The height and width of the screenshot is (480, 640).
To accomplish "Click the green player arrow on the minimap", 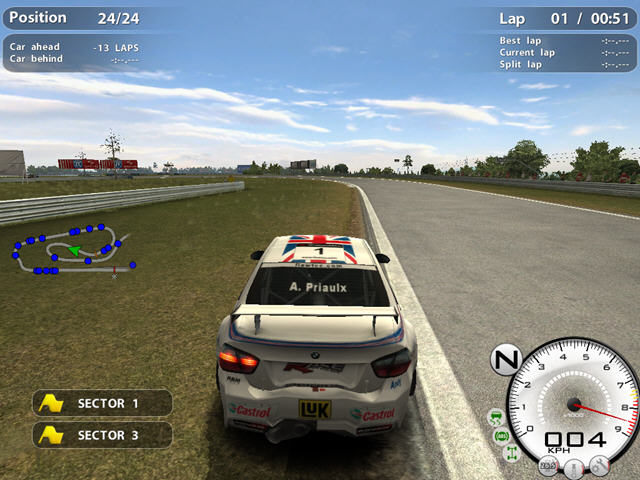I will [x=74, y=250].
